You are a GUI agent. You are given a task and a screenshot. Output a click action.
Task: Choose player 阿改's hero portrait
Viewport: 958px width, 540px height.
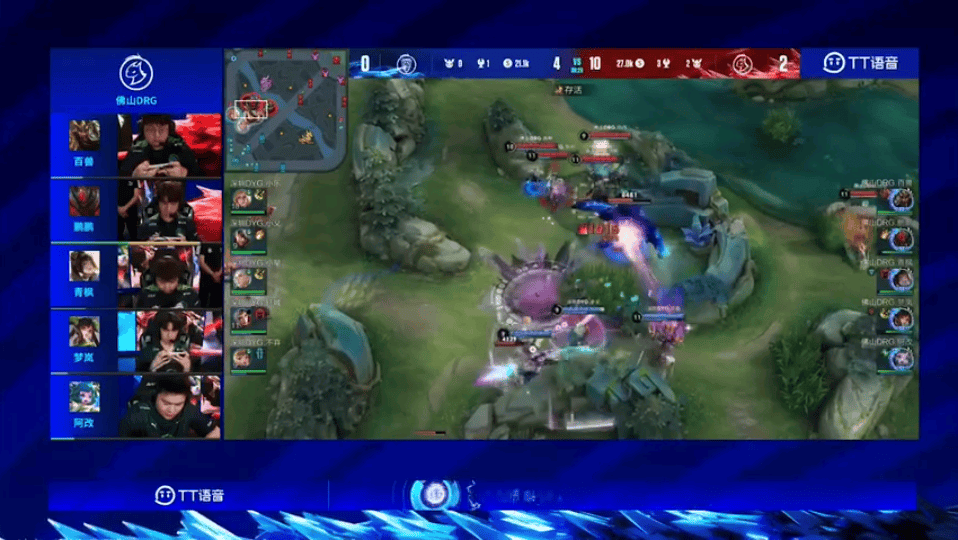click(84, 397)
